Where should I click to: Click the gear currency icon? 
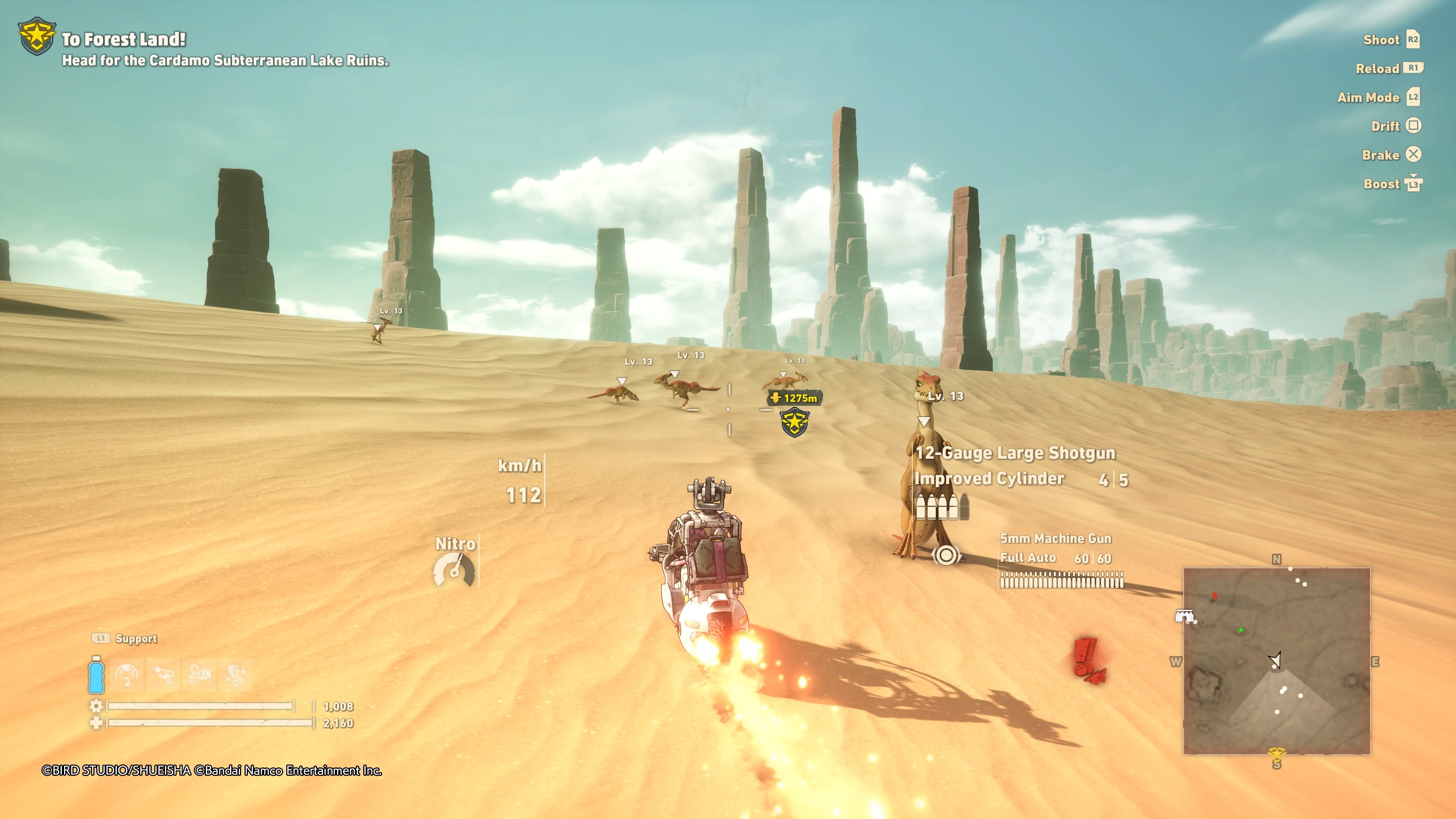pyautogui.click(x=96, y=706)
